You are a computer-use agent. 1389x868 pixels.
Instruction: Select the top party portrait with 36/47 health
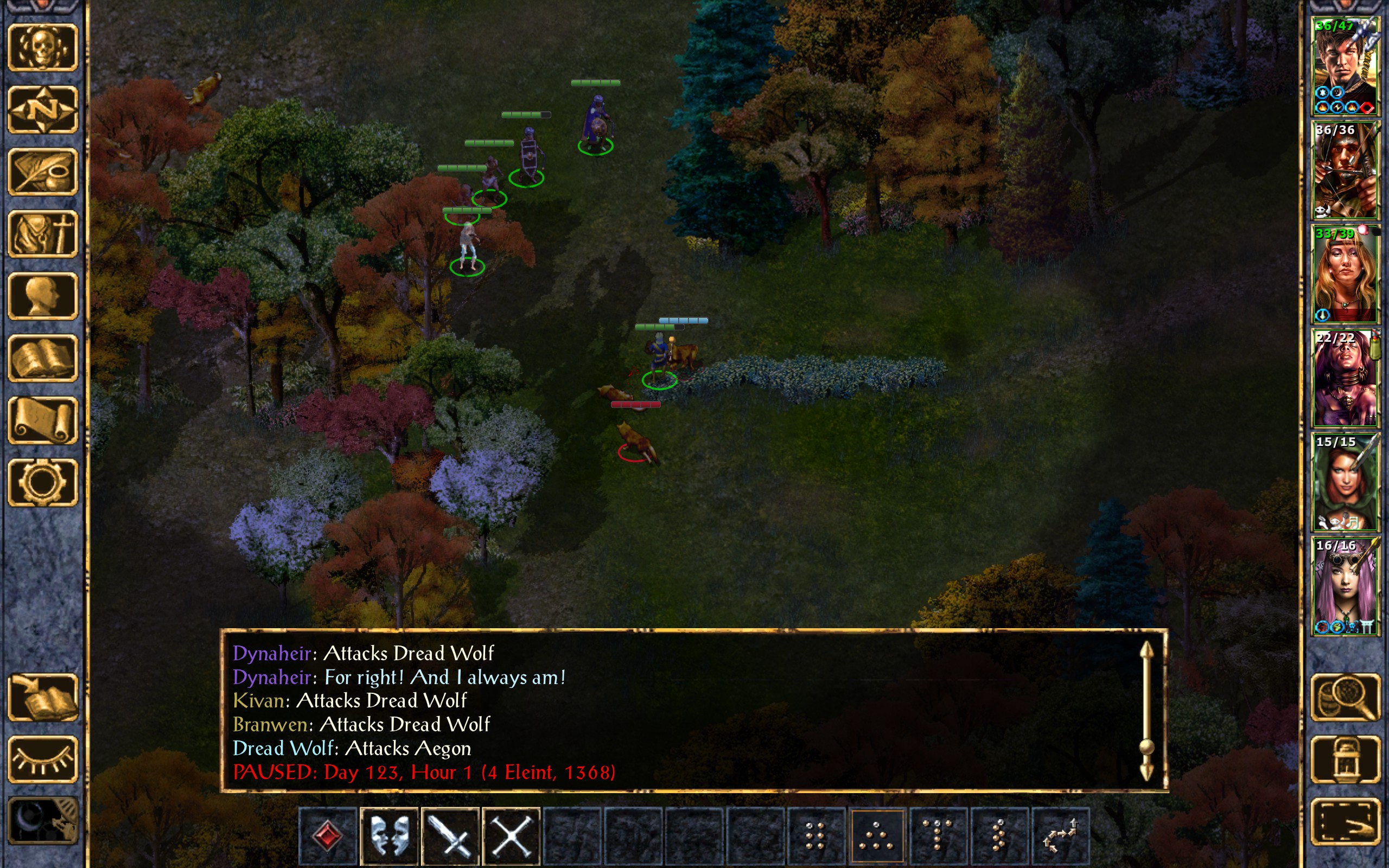pos(1345,67)
